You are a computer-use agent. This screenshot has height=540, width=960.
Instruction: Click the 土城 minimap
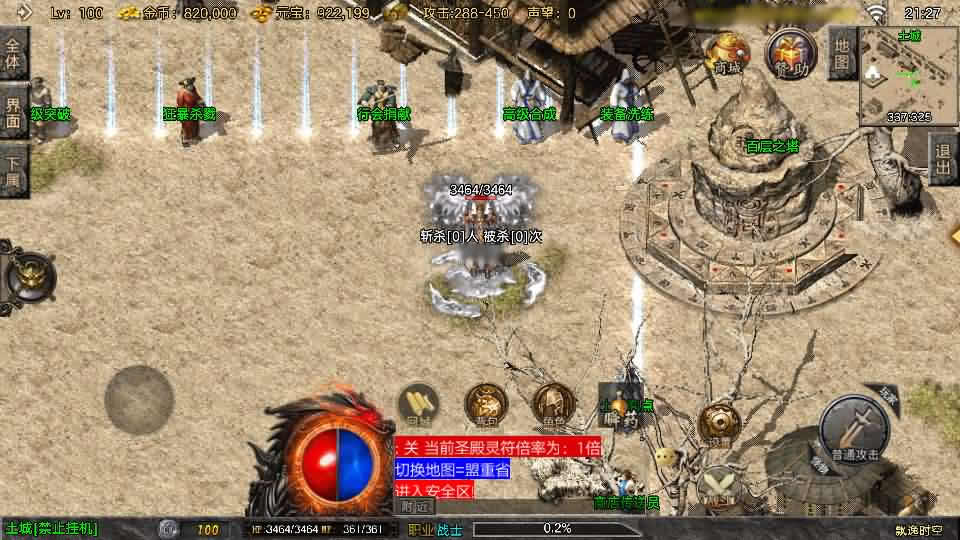click(907, 74)
